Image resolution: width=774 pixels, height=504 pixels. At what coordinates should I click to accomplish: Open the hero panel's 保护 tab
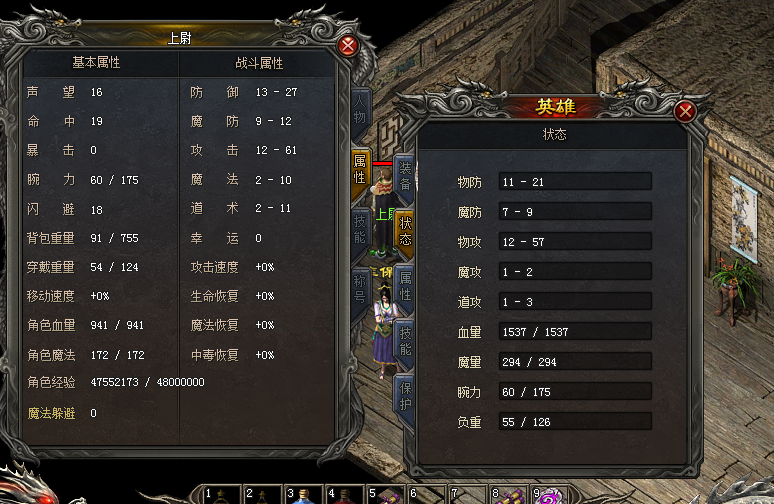pos(404,396)
